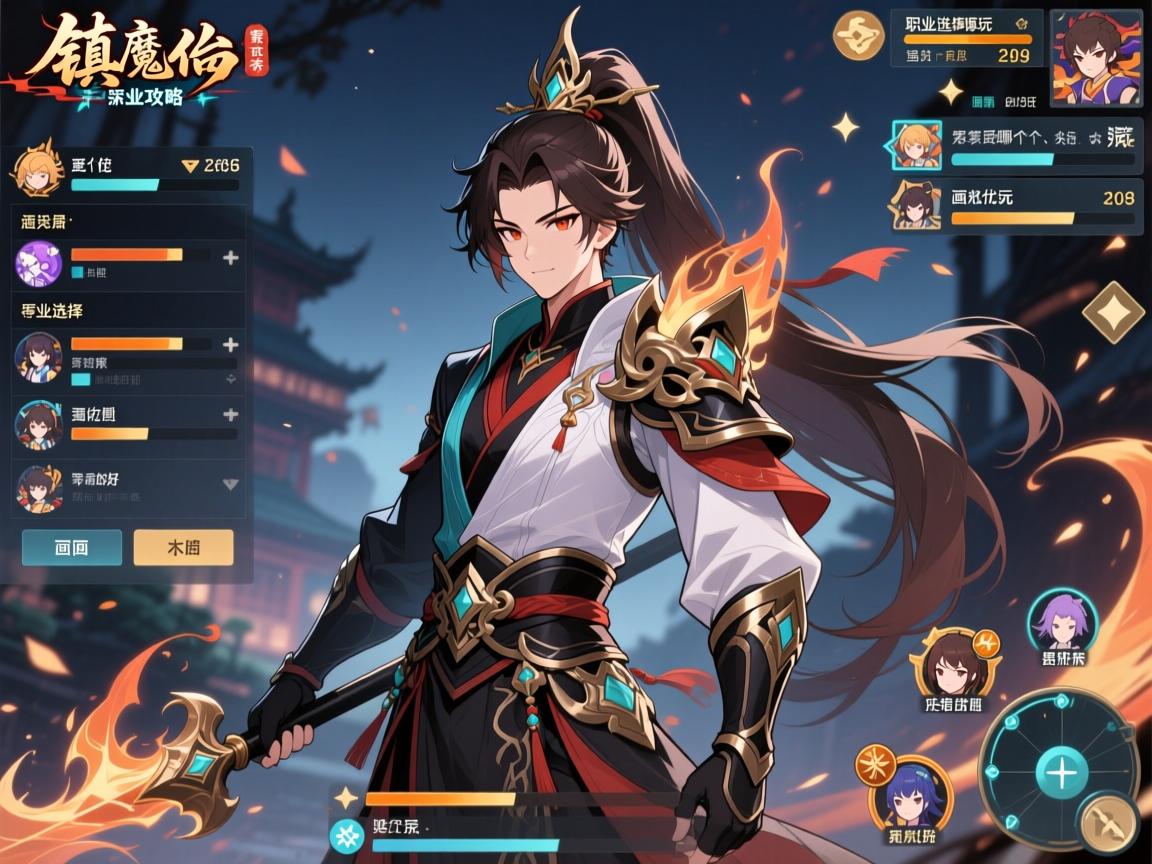The height and width of the screenshot is (864, 1152).
Task: Activate the teal plus at the wheel center
Action: tap(1061, 773)
